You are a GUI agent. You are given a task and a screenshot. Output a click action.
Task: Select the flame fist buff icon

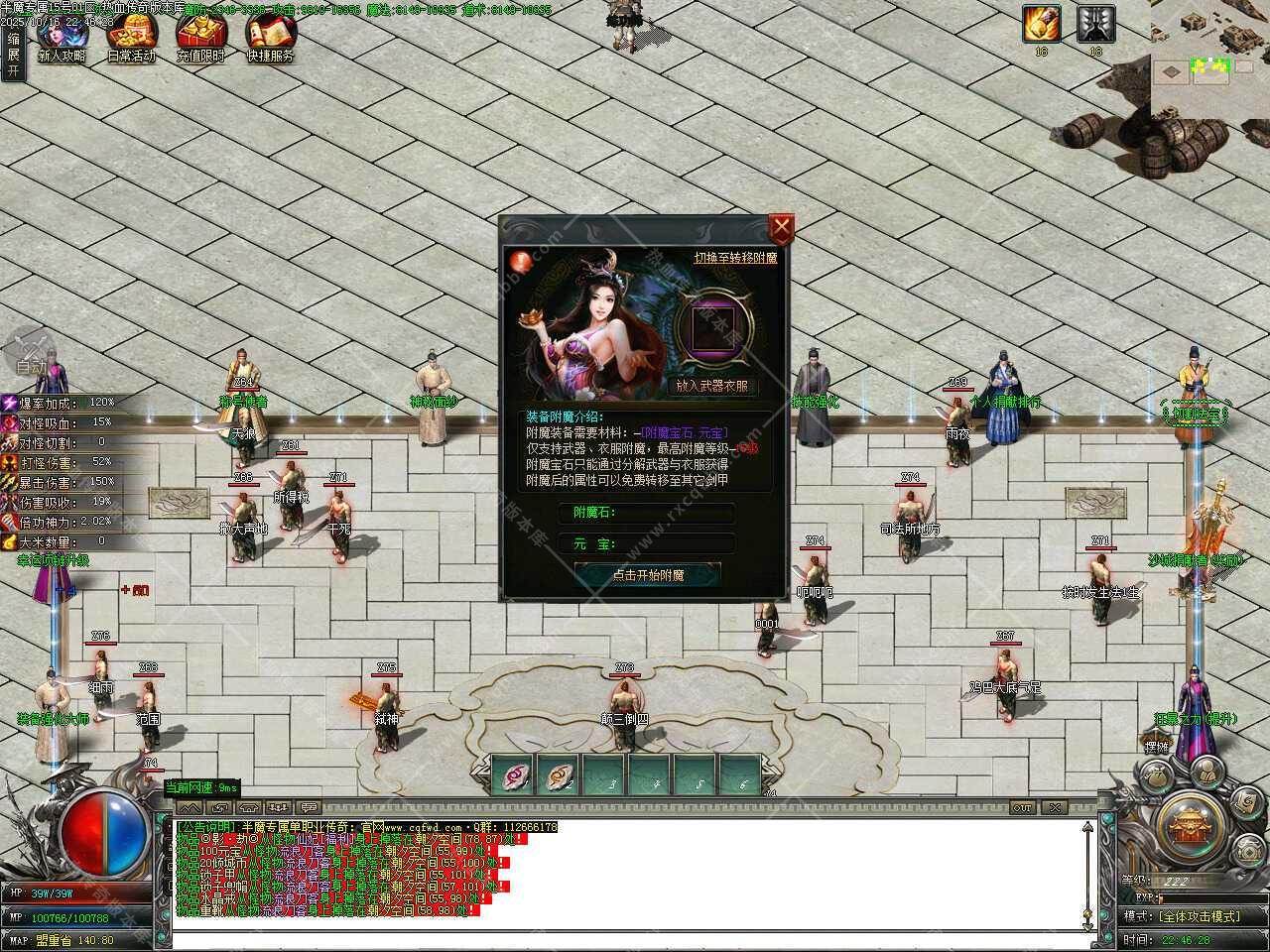[x=1041, y=24]
